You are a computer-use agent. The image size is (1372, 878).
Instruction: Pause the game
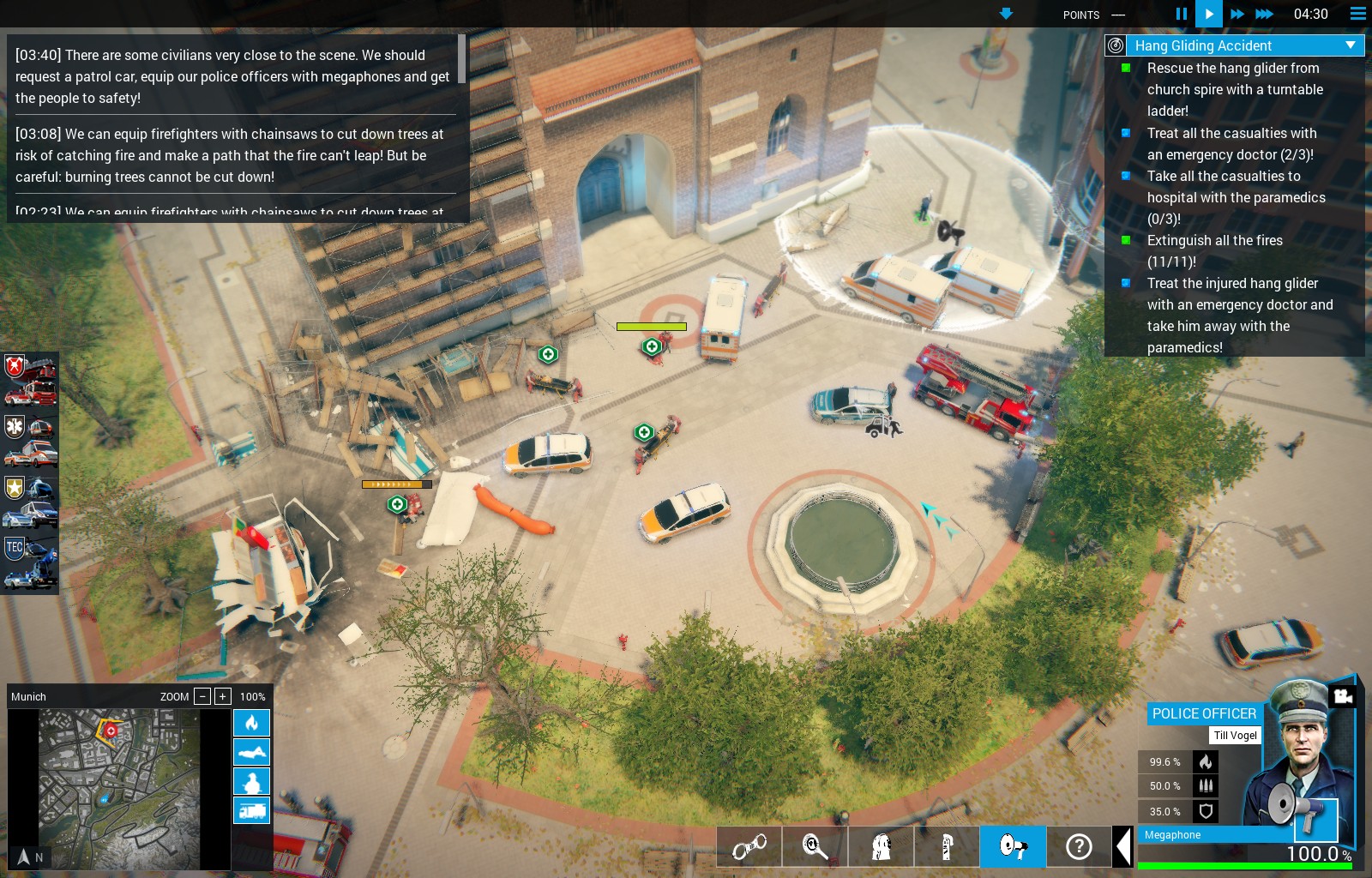coord(1181,14)
